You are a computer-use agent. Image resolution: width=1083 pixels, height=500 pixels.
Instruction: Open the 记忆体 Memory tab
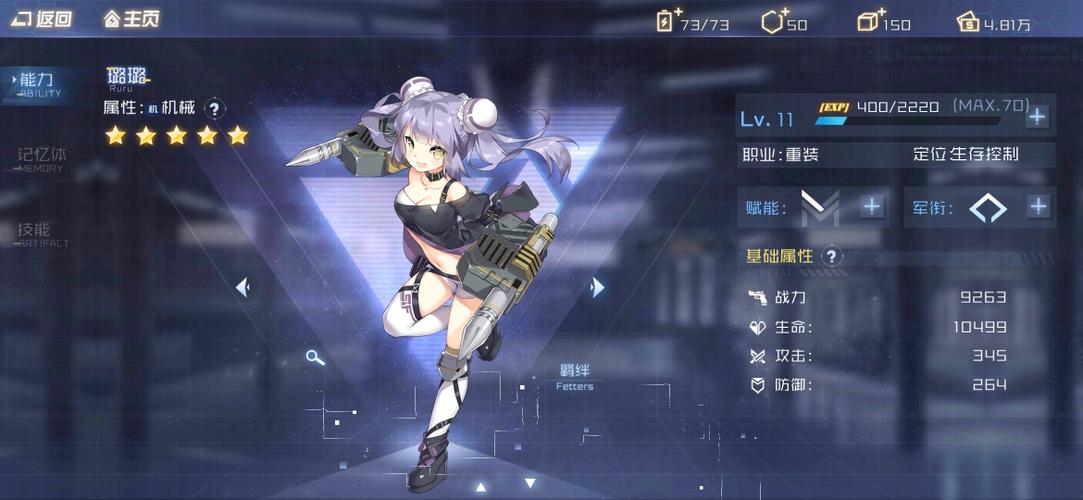pyautogui.click(x=40, y=158)
